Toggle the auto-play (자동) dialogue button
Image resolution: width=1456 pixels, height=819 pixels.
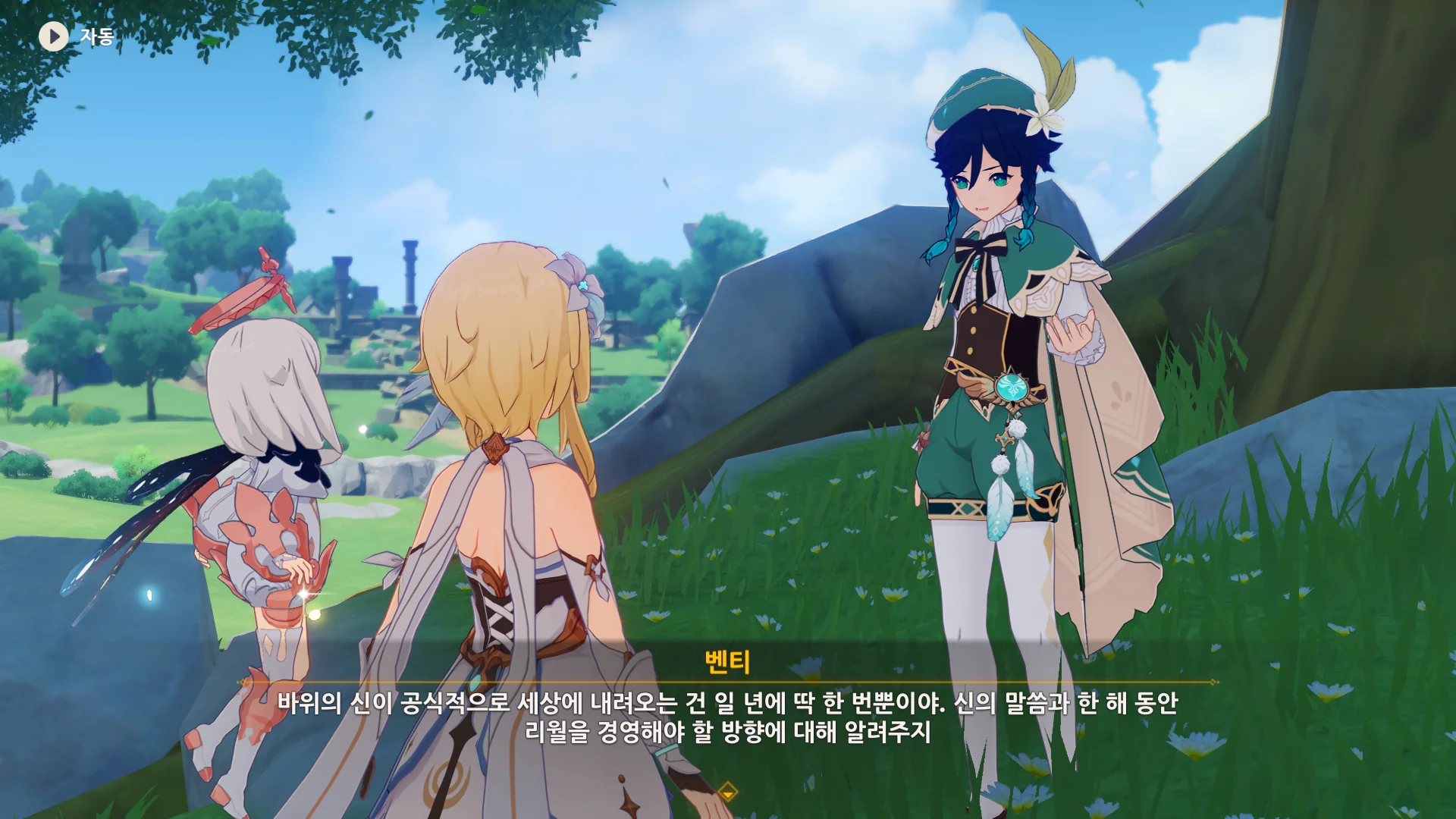point(54,36)
